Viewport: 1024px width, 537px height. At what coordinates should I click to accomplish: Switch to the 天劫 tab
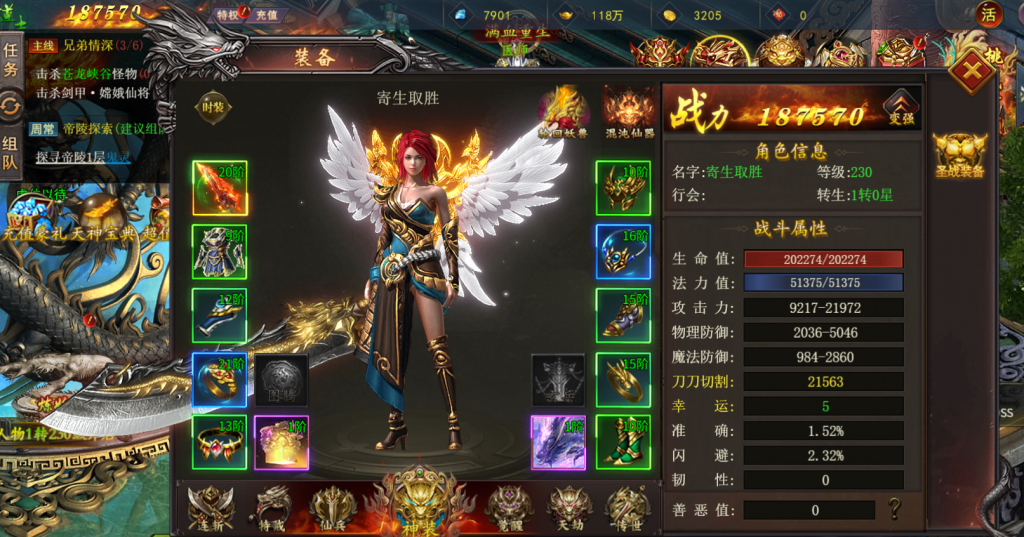point(569,506)
